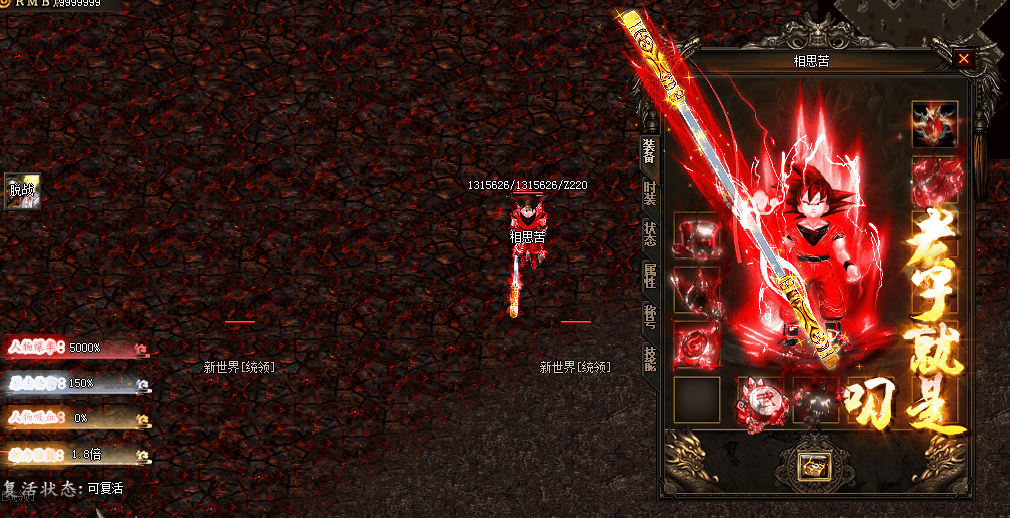
Task: Select the red crystal slot below the helmet
Action: click(935, 180)
